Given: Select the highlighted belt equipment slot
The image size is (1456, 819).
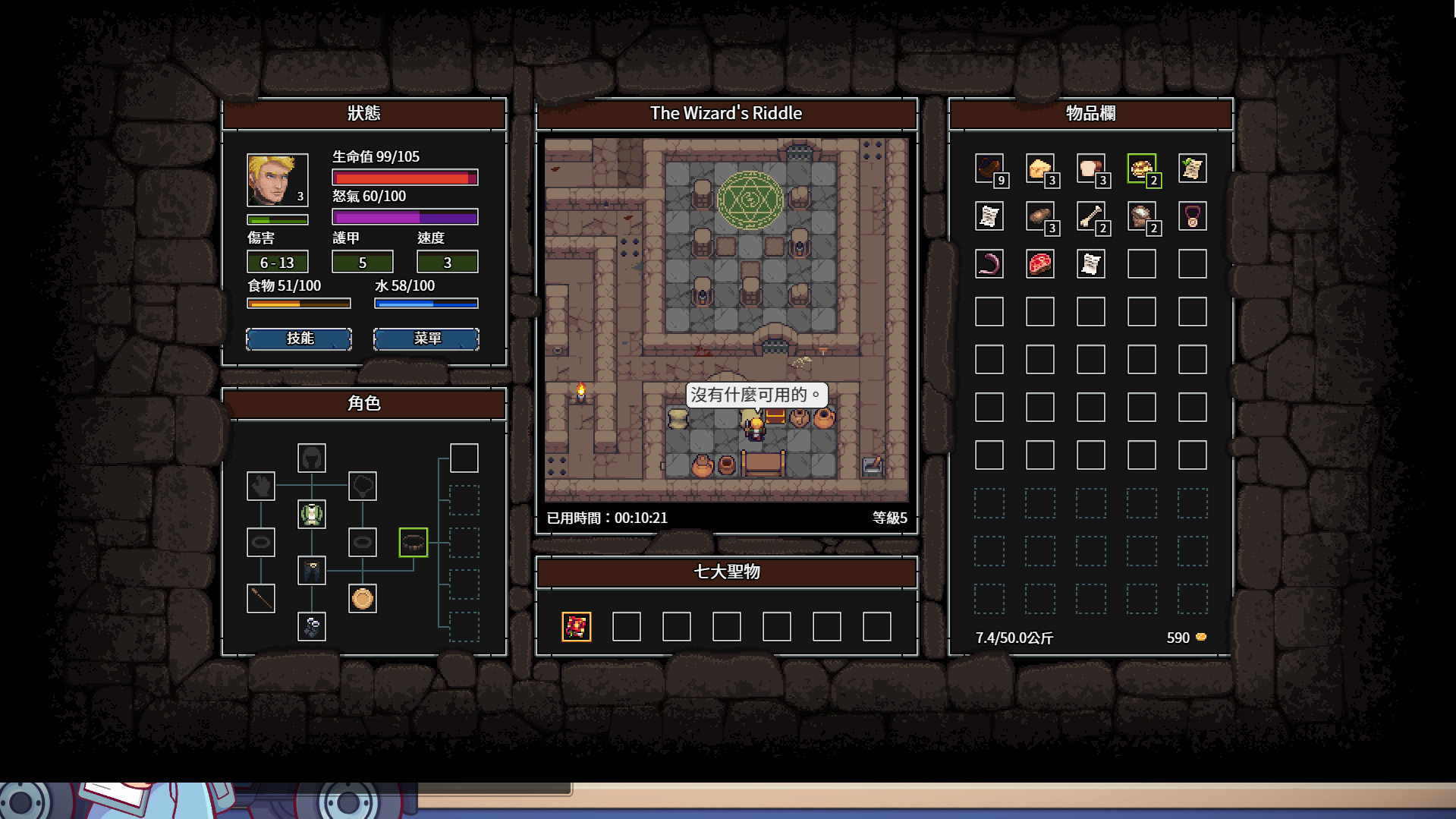Looking at the screenshot, I should 413,542.
